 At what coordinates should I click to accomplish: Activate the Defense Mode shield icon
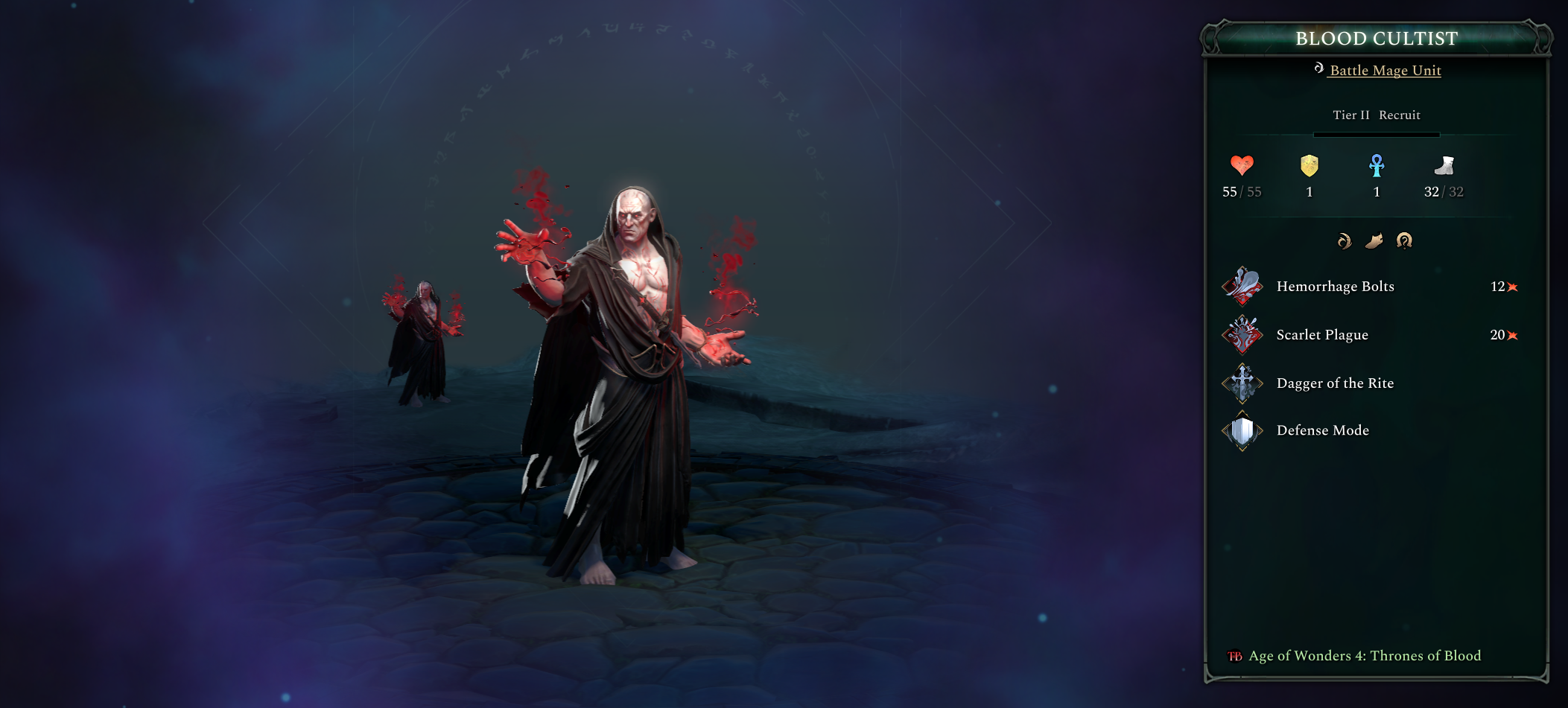pyautogui.click(x=1242, y=430)
